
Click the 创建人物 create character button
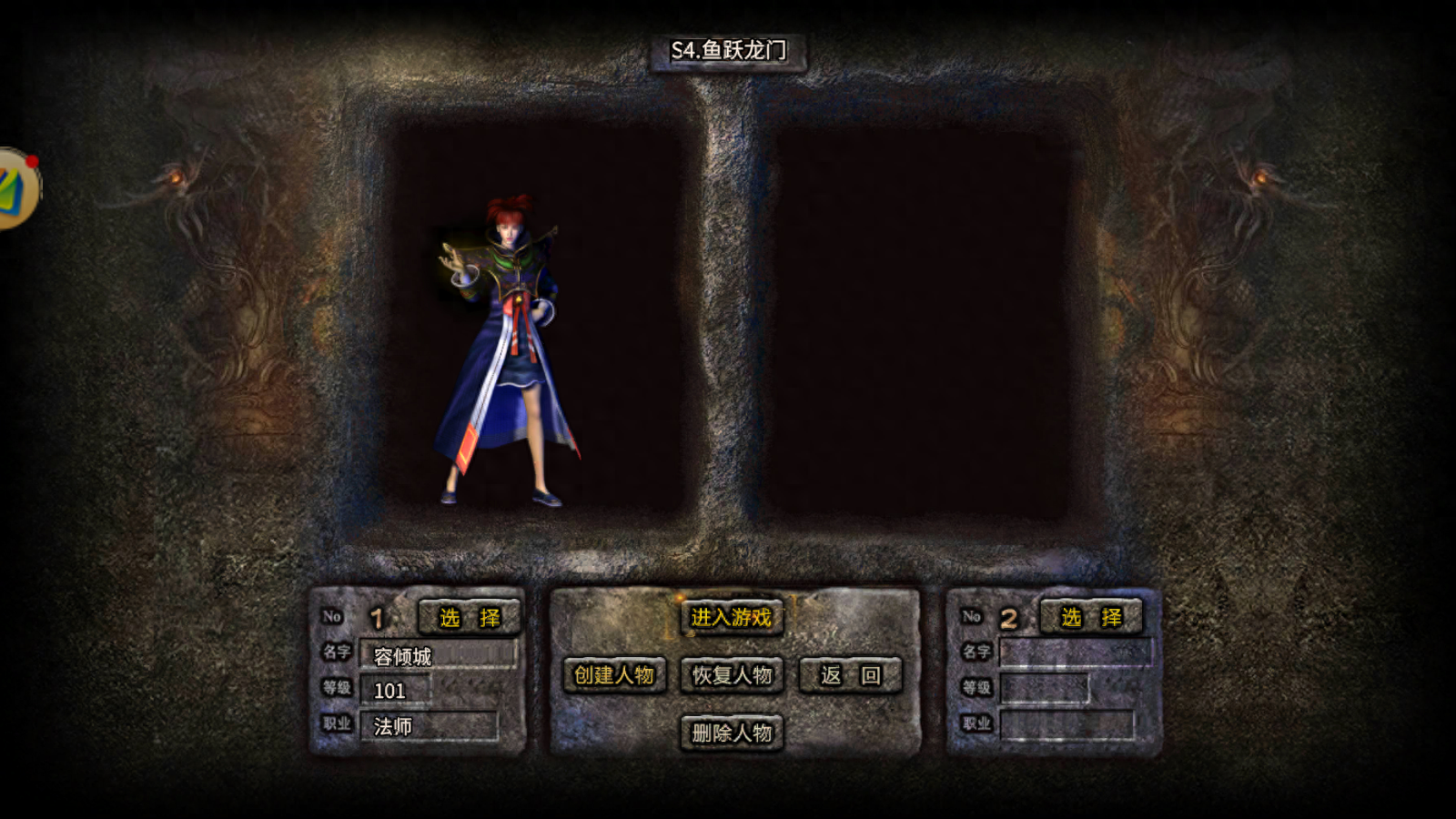[614, 675]
